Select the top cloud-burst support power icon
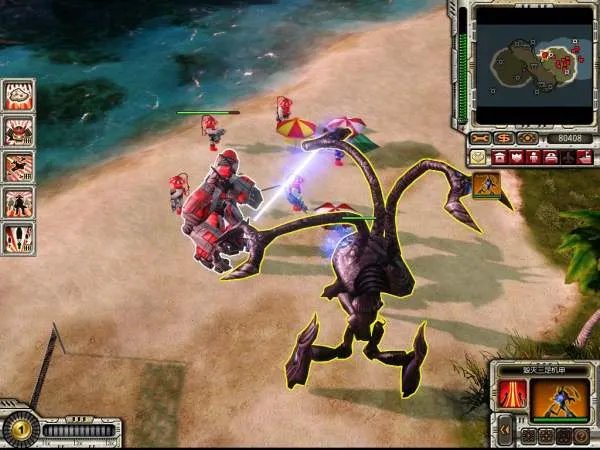Screen dimensions: 600x450 click(19, 95)
